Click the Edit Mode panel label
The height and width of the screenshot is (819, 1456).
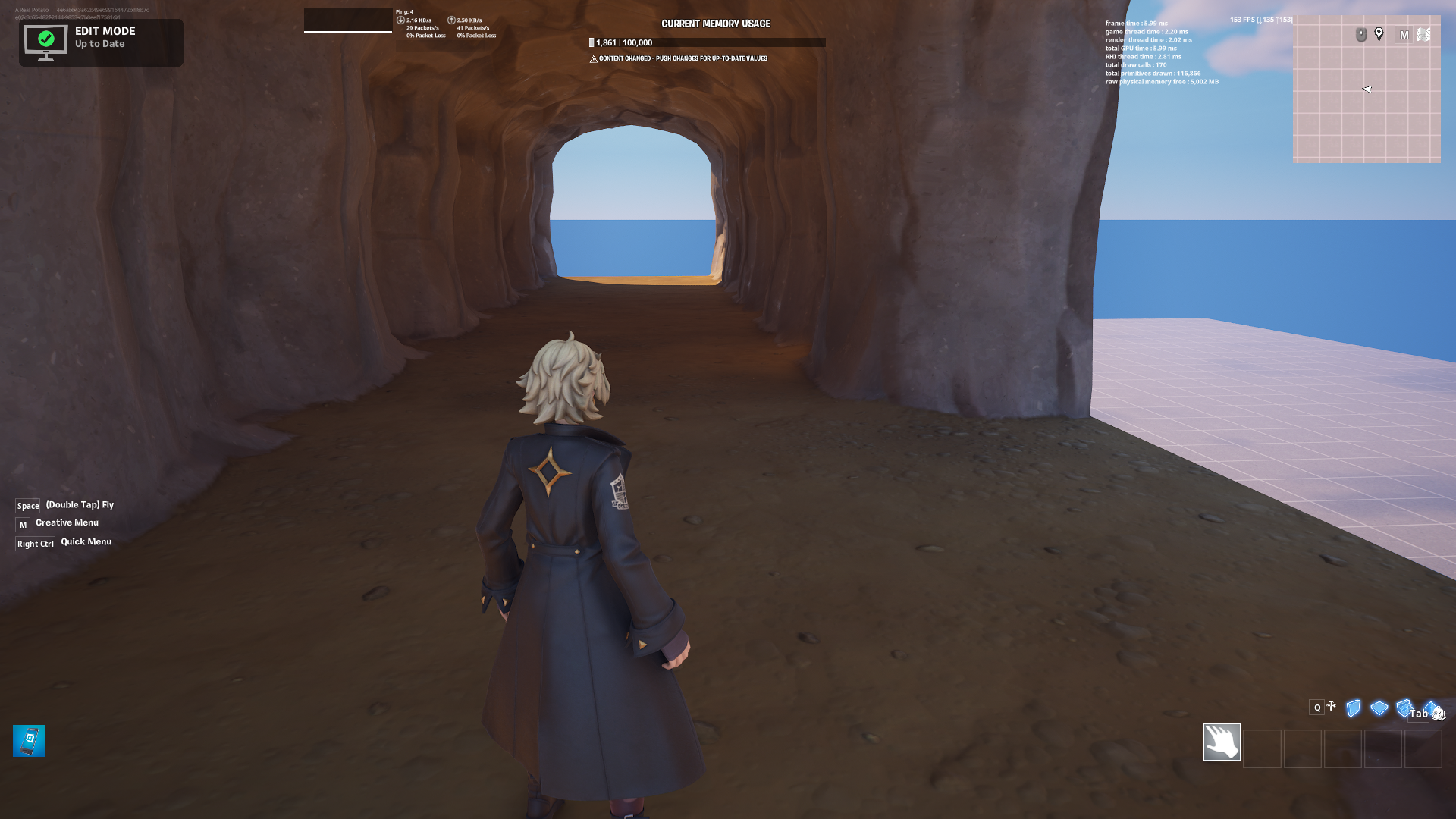pyautogui.click(x=105, y=31)
